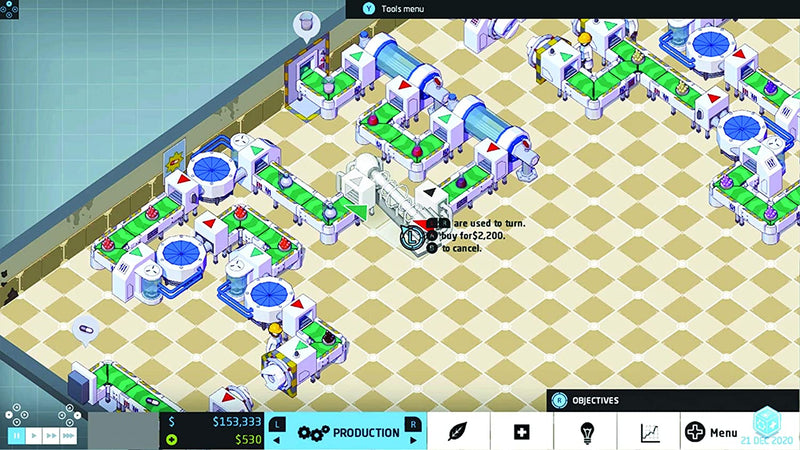Show the lightbulb research tab
This screenshot has width=800, height=450.
(587, 432)
